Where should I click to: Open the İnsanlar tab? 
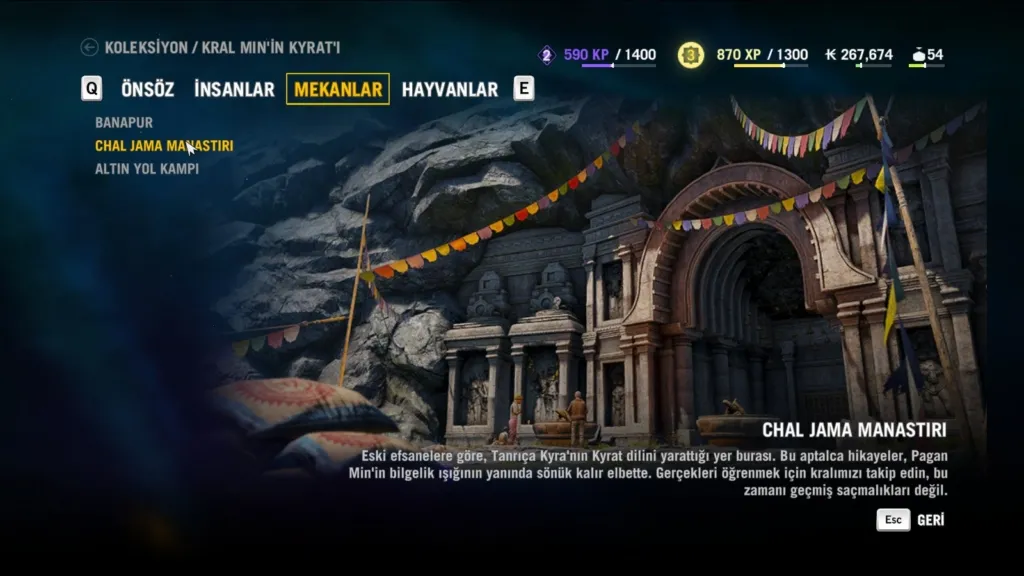(234, 89)
